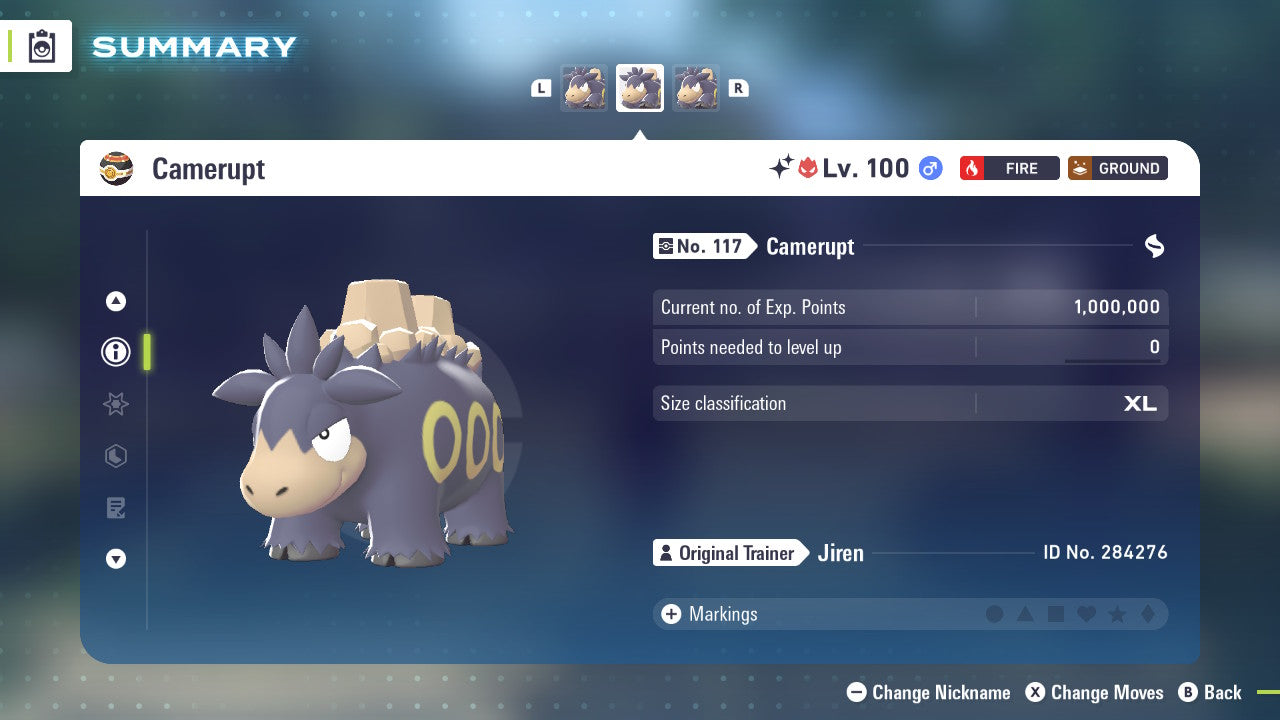This screenshot has height=720, width=1280.
Task: Toggle the circle marking
Action: (996, 614)
